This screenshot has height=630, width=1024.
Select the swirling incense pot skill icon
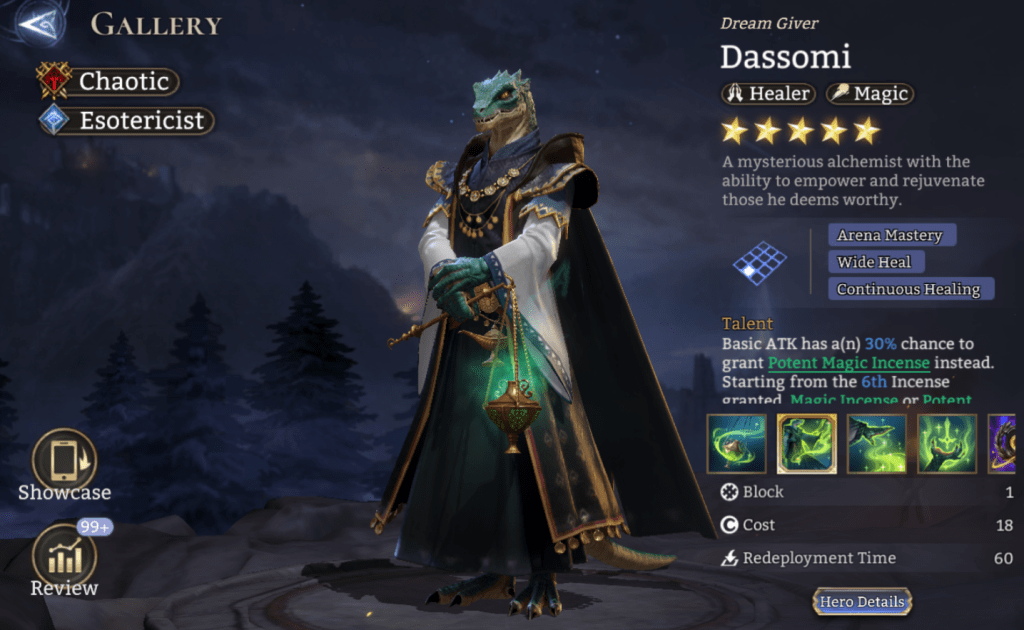[737, 444]
